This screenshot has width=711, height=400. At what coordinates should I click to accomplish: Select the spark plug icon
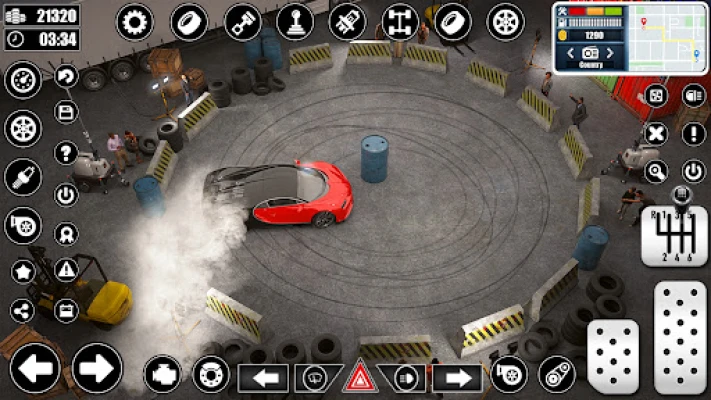pyautogui.click(x=23, y=177)
